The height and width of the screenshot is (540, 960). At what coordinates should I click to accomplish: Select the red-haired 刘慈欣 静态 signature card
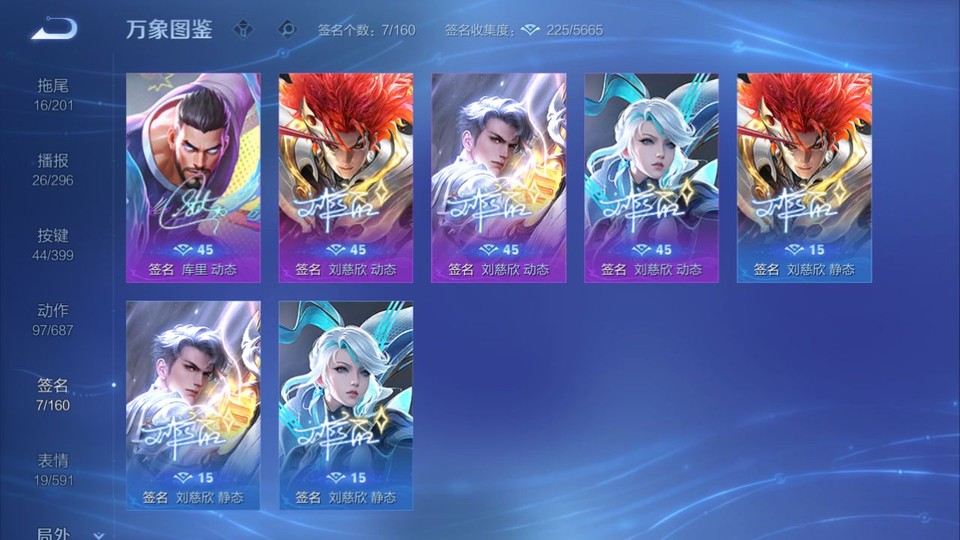(805, 177)
